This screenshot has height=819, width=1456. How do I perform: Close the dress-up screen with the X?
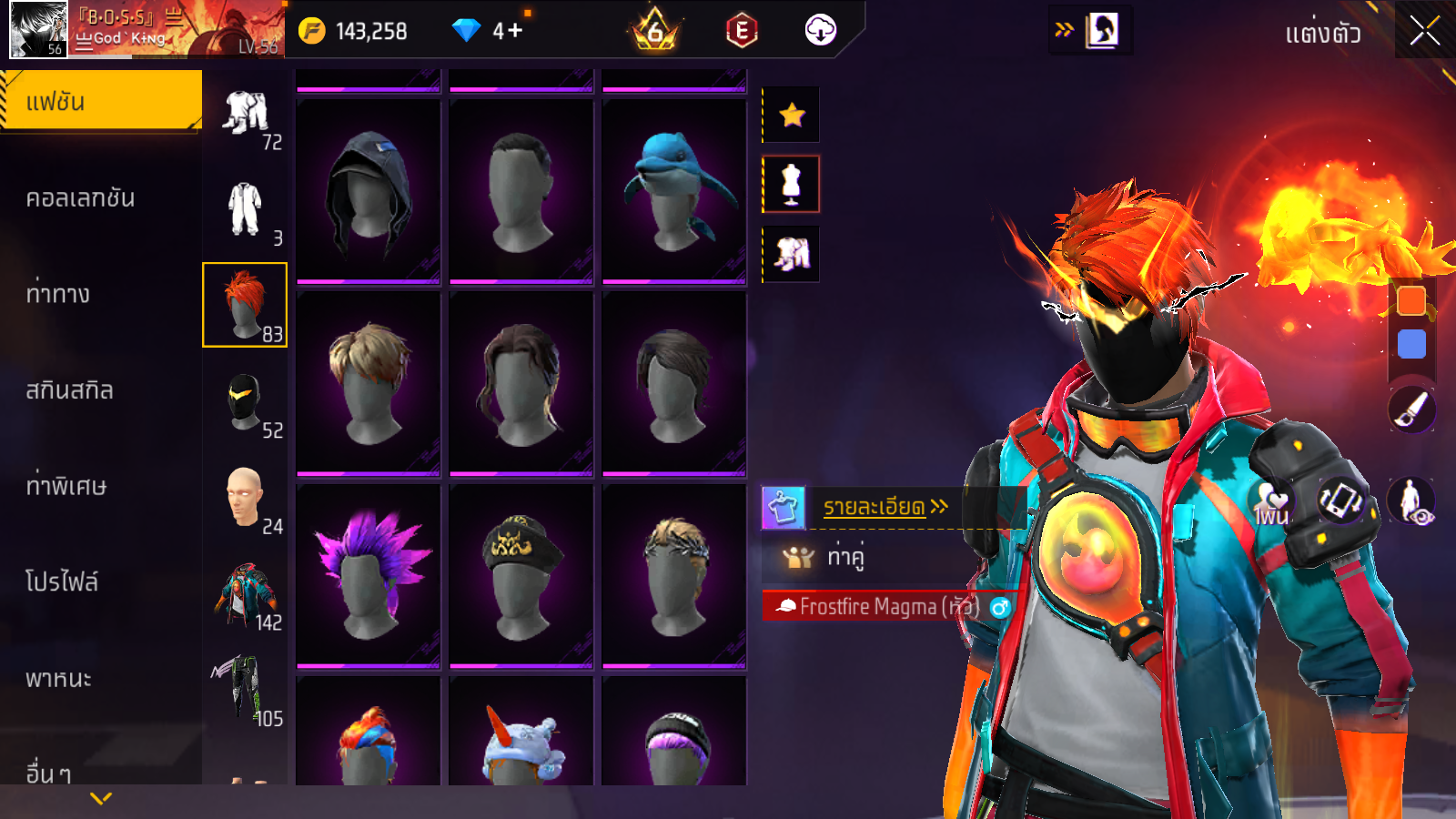click(x=1424, y=31)
